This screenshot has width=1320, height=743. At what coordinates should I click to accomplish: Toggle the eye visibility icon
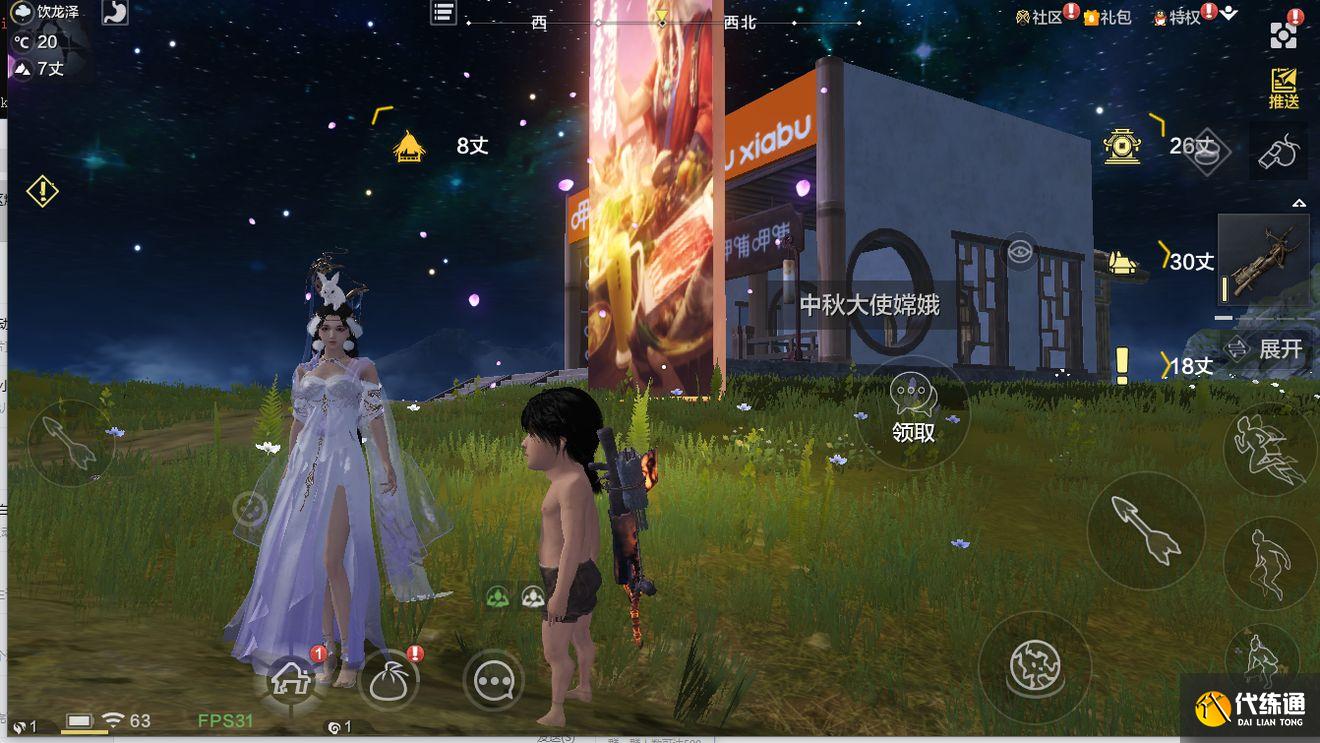click(x=1020, y=251)
